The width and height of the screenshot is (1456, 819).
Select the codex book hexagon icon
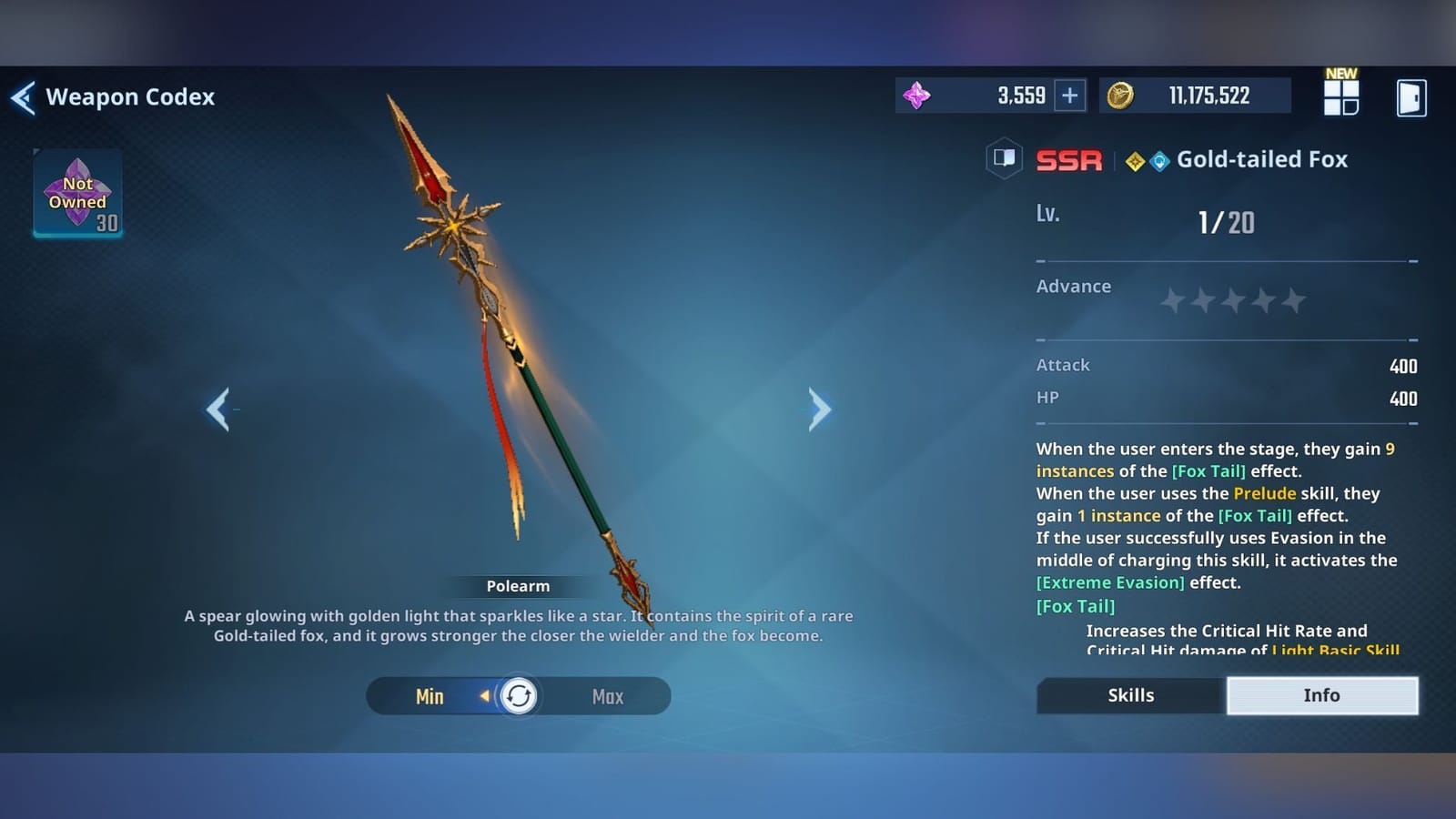1004,159
